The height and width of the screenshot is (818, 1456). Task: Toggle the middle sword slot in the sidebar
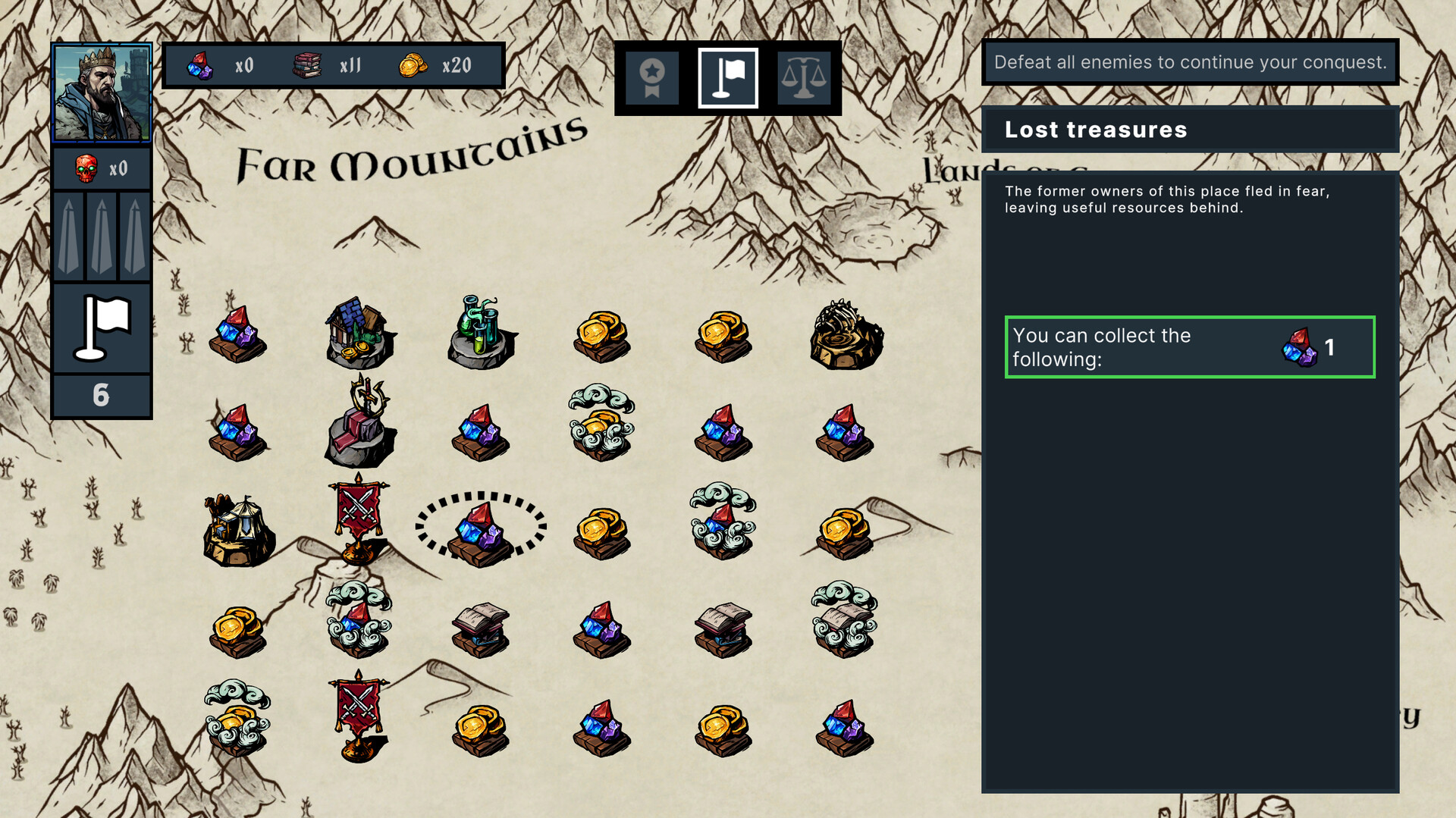click(x=101, y=235)
